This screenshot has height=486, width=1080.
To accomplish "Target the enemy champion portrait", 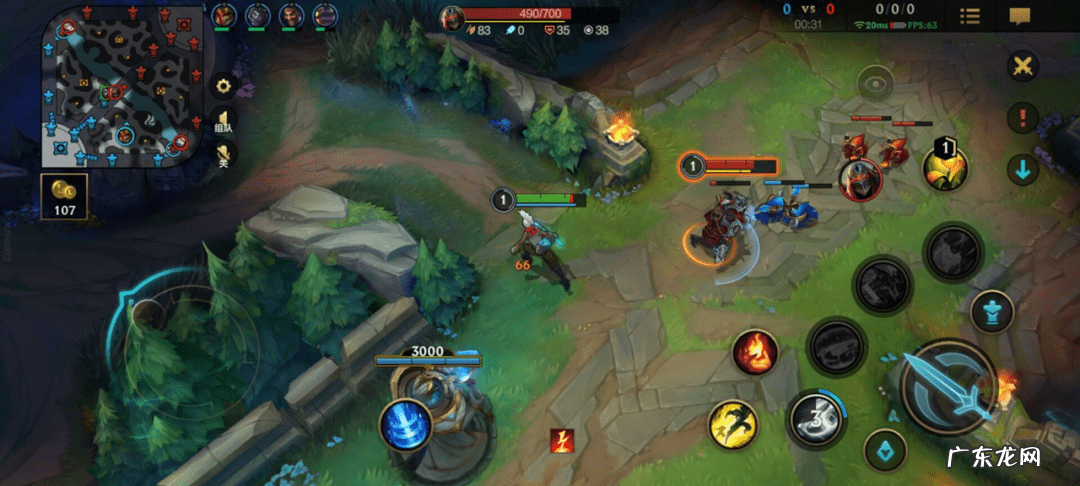I will point(859,180).
